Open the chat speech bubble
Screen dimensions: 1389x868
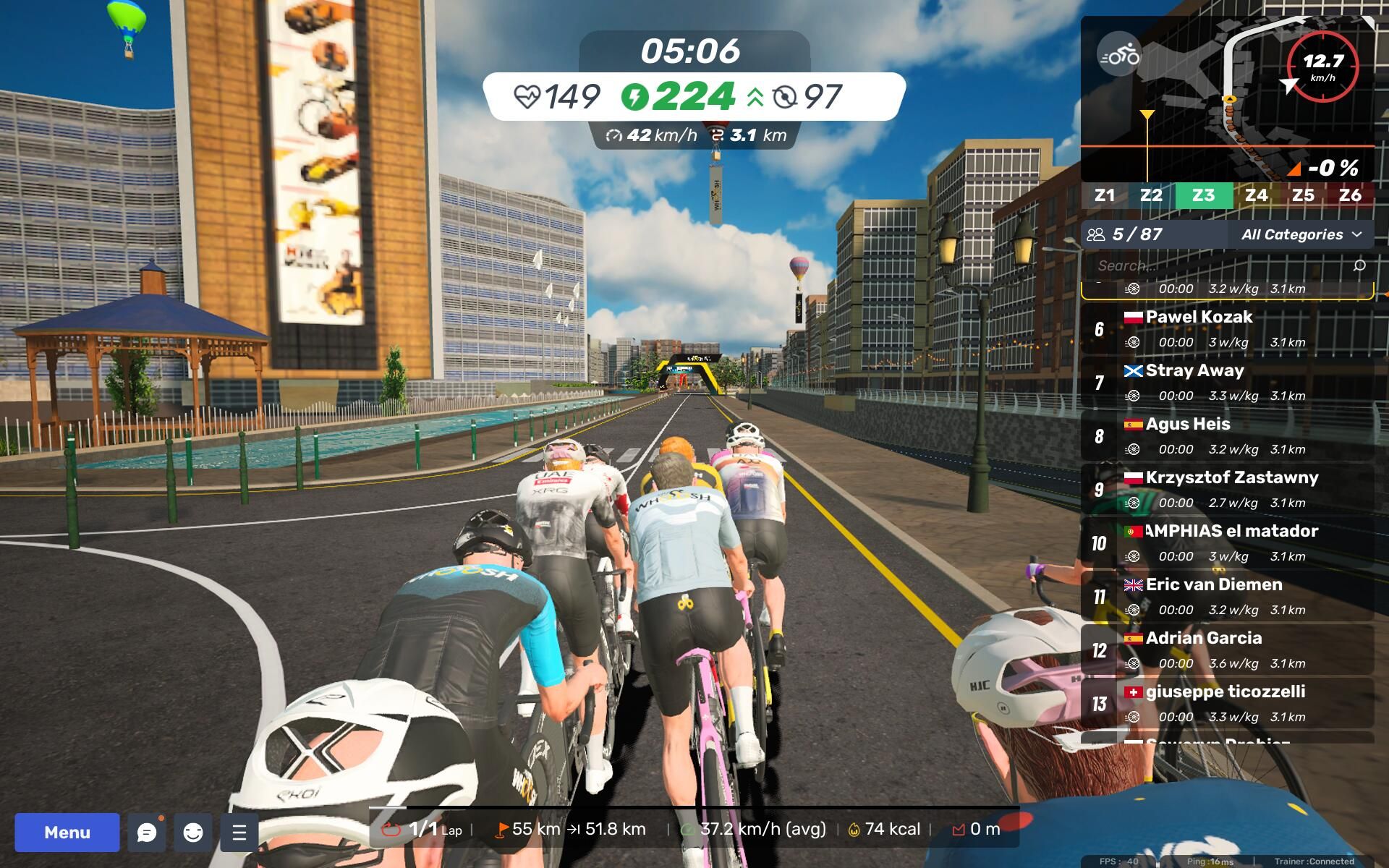(147, 833)
